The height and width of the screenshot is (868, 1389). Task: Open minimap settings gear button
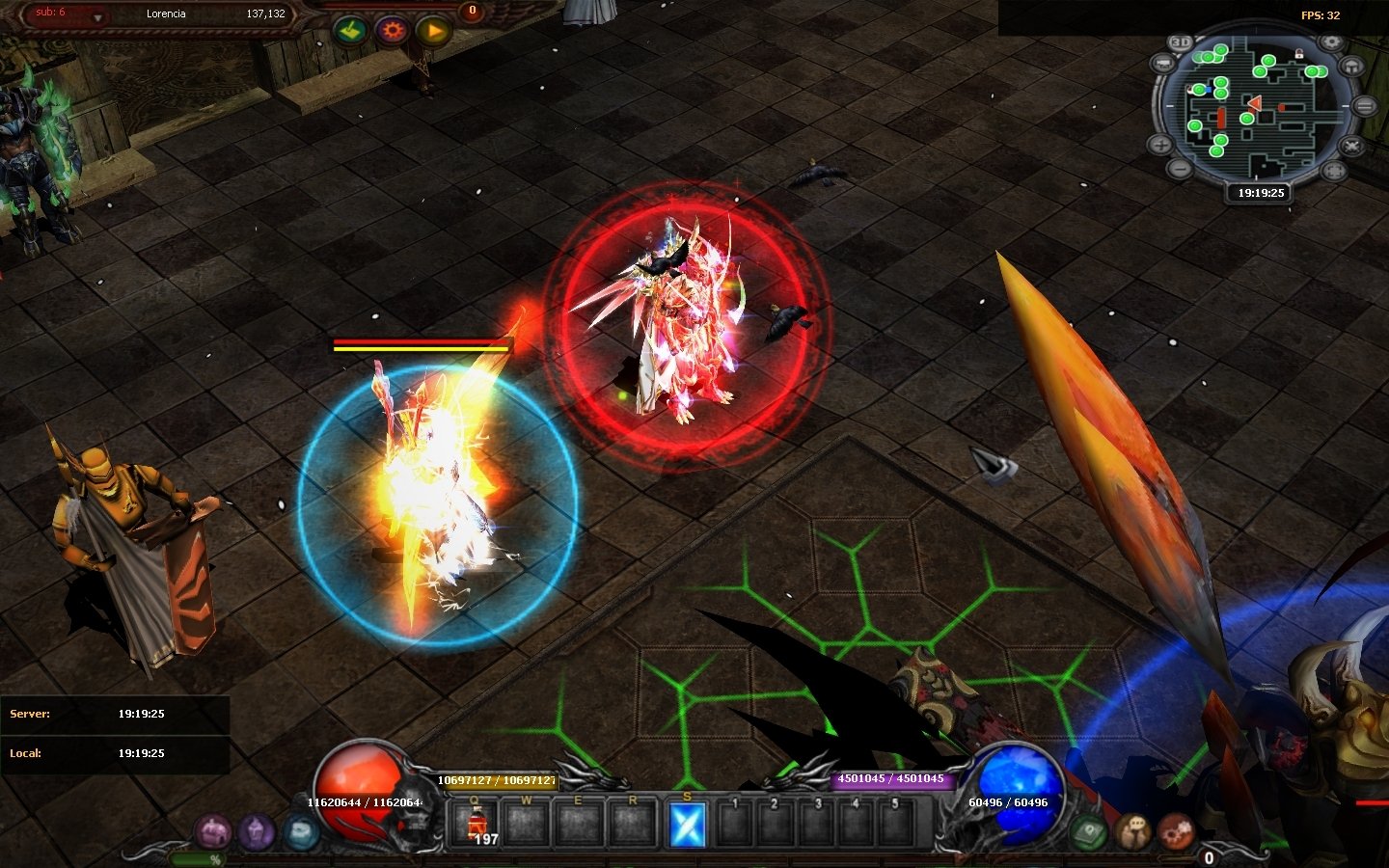(1331, 42)
